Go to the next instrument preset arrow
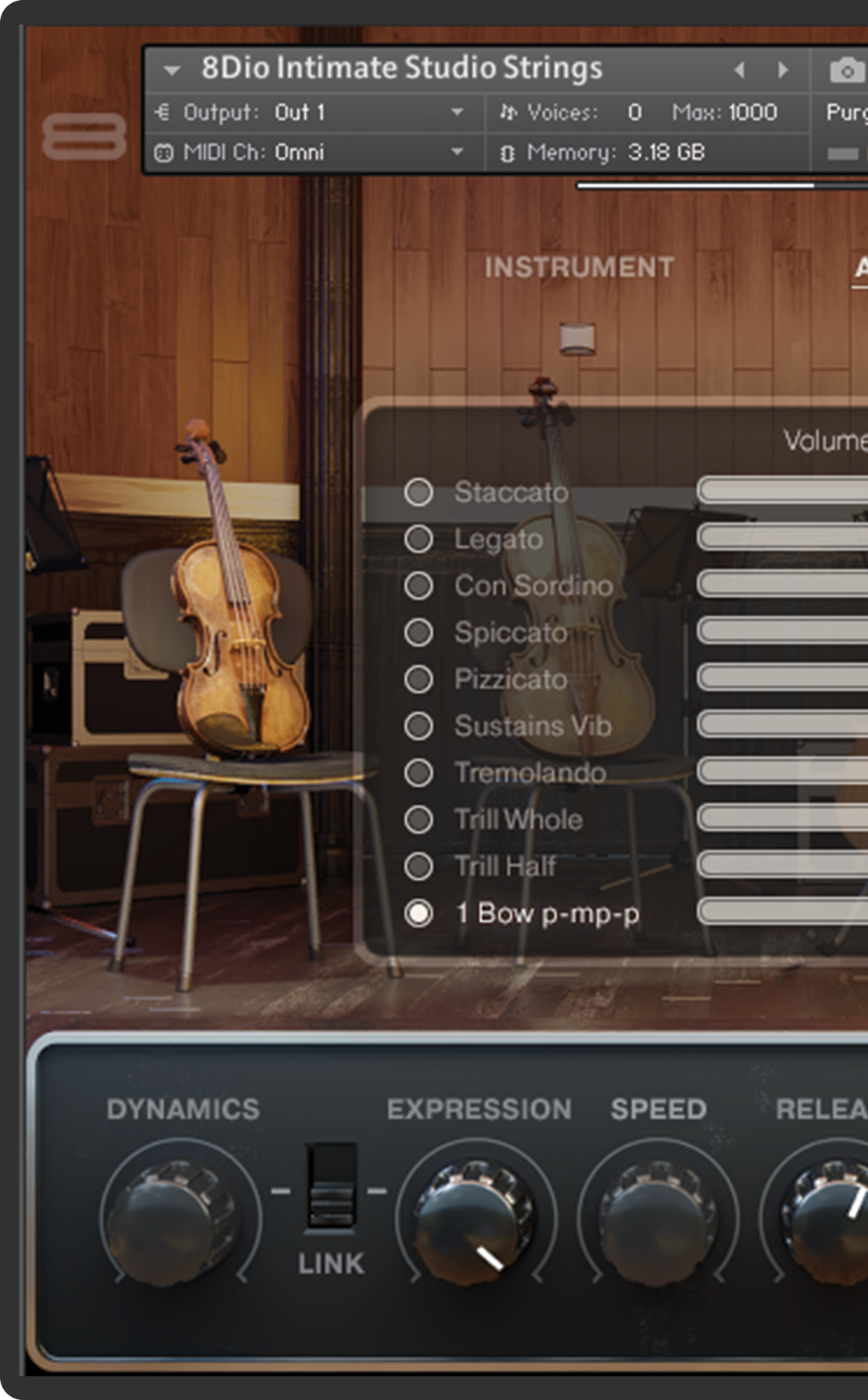The image size is (868, 1400). pyautogui.click(x=783, y=70)
